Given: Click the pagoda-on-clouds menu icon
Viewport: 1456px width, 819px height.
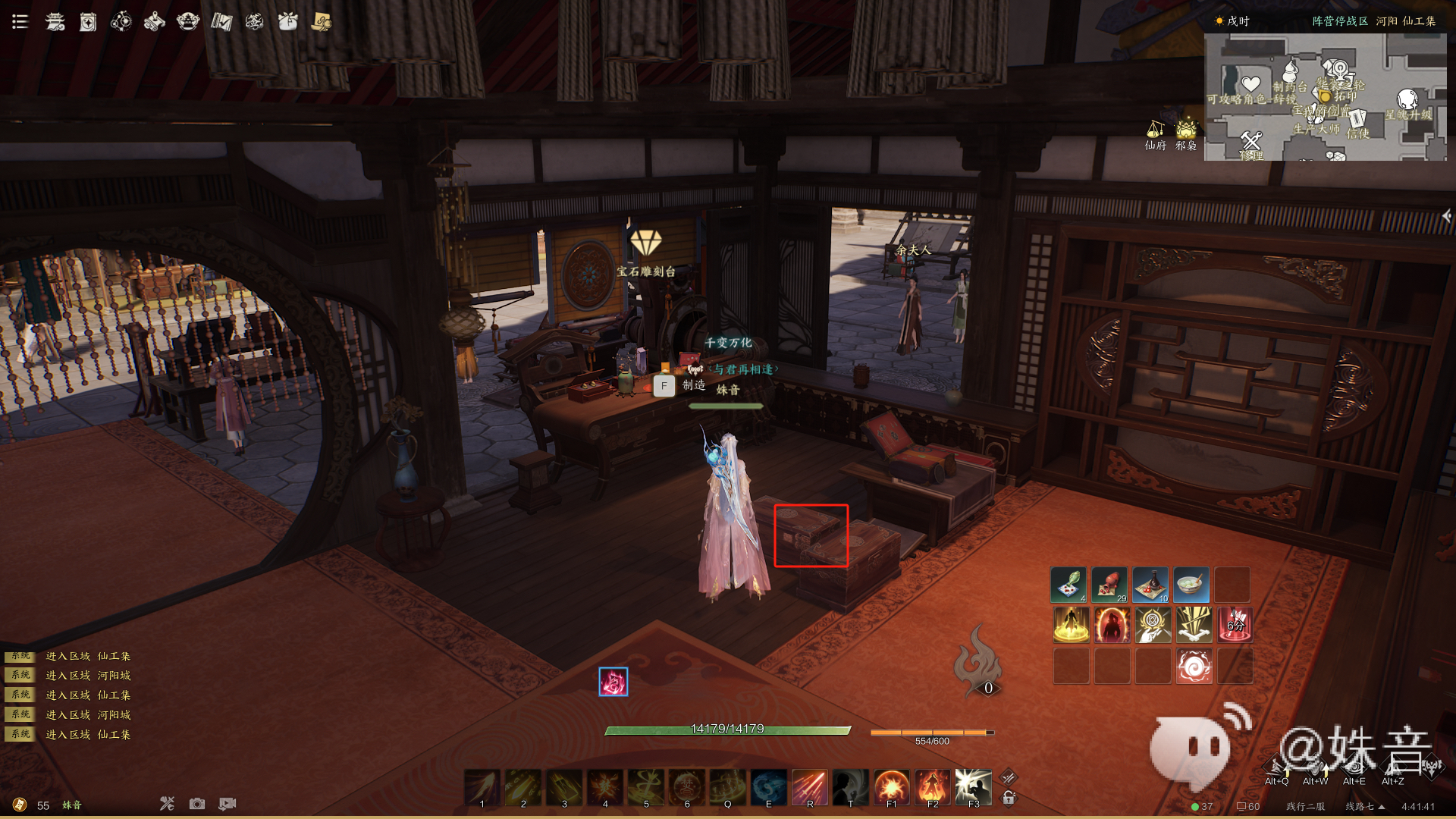Looking at the screenshot, I should click(55, 21).
